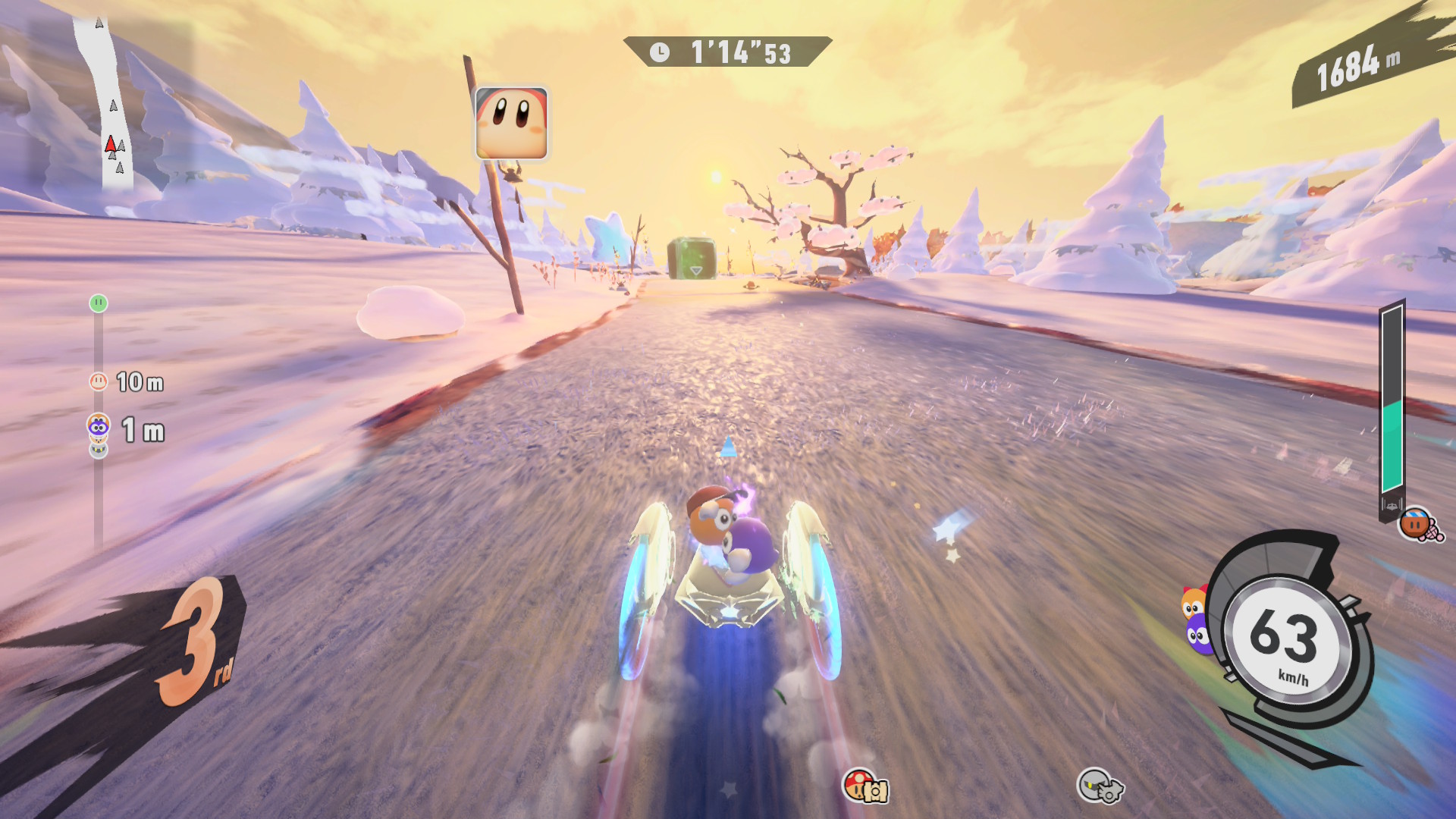The image size is (1456, 819).
Task: Select the Waddle Dee rival portrait
Action: (x=511, y=124)
